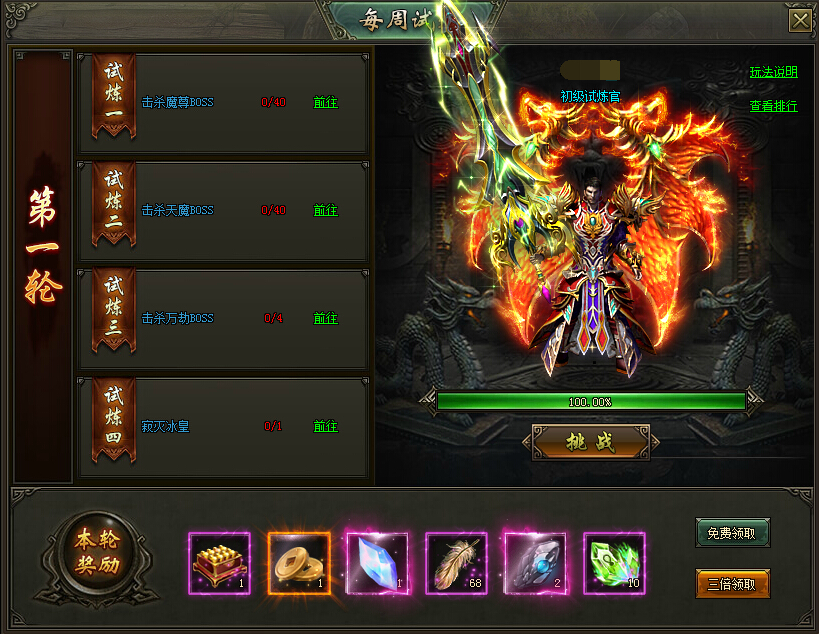The height and width of the screenshot is (634, 819).
Task: Select the gold treasure chest reward
Action: point(220,563)
